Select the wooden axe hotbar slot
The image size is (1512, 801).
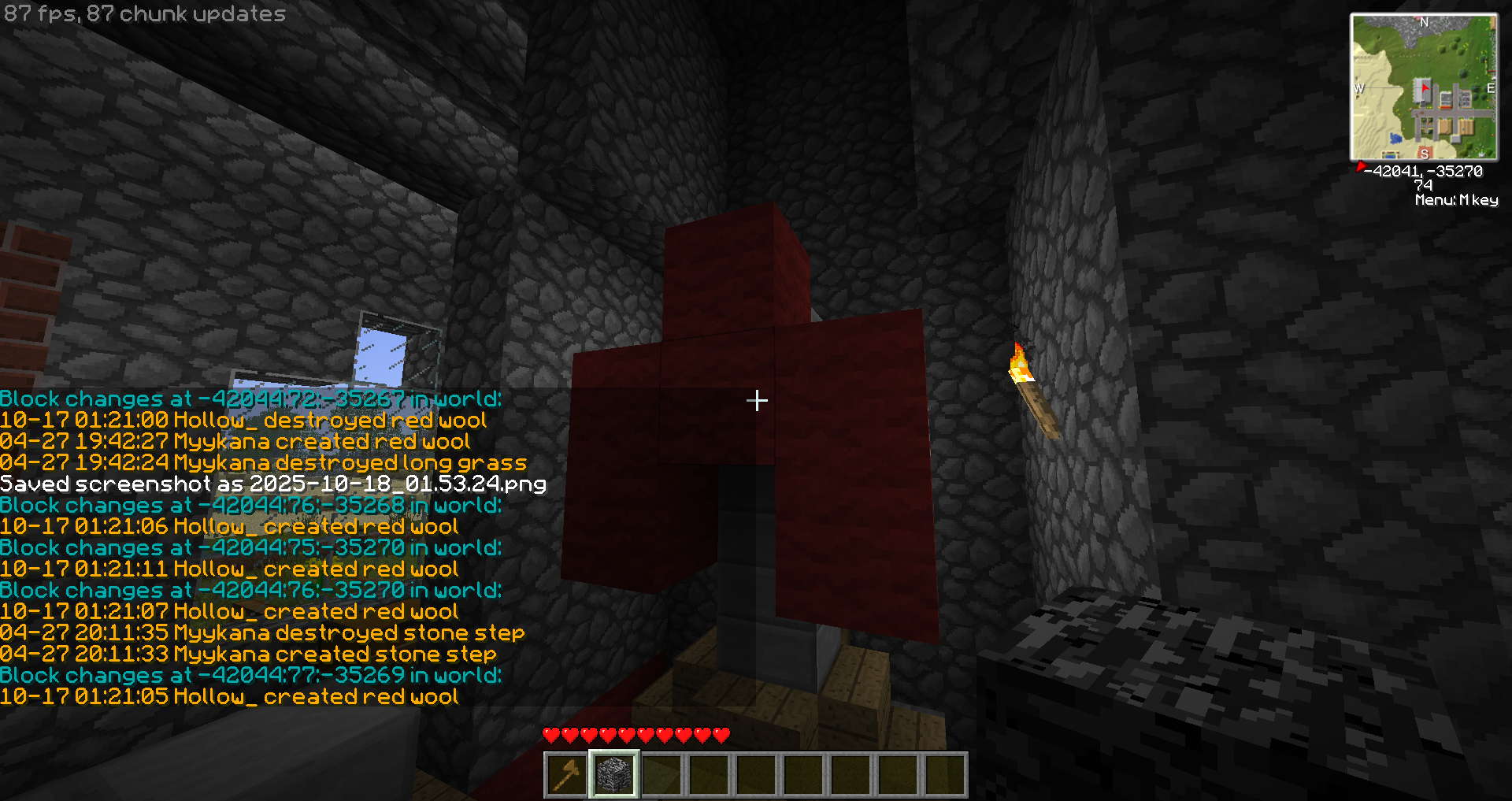[x=566, y=774]
